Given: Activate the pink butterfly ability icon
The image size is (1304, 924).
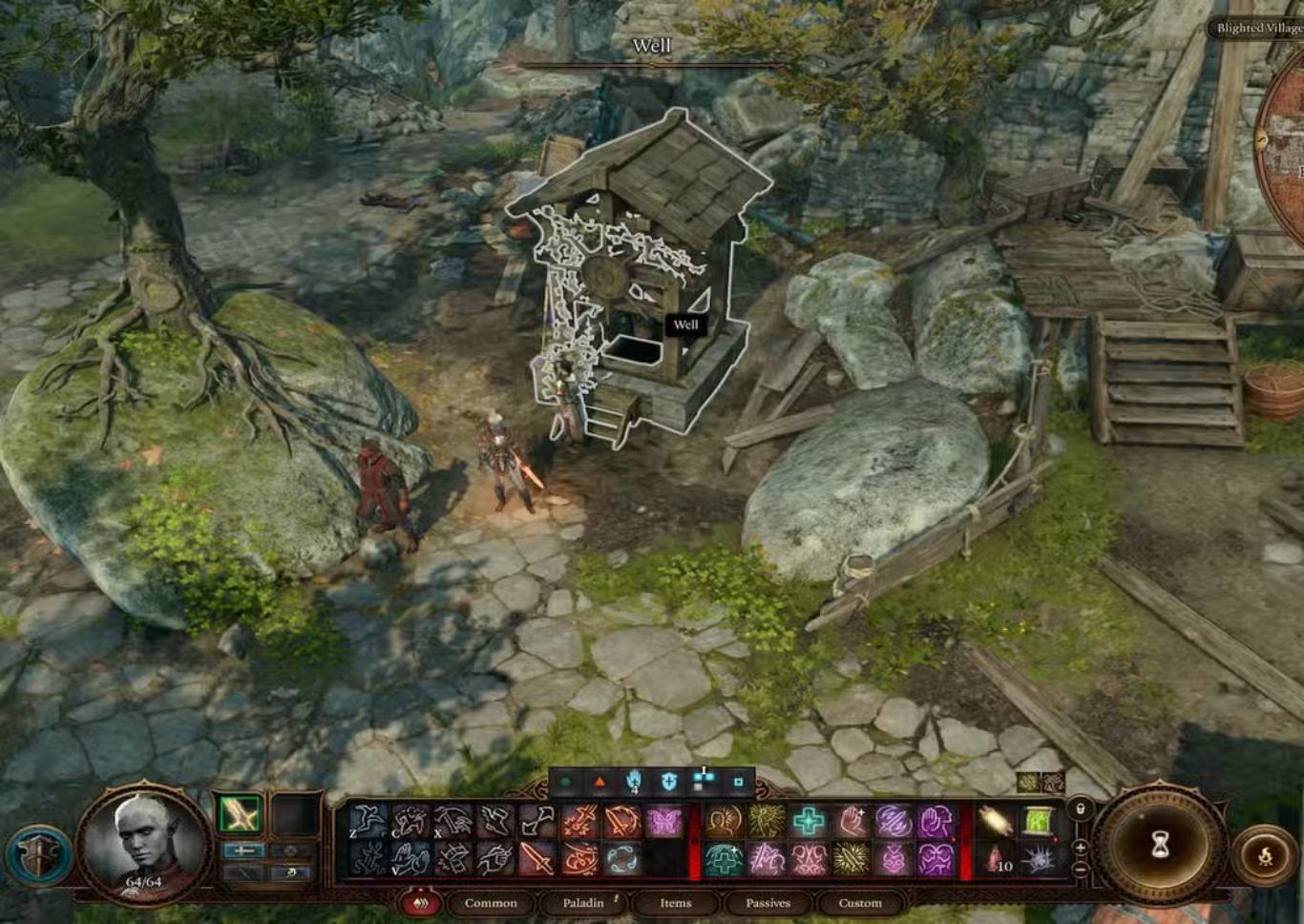Looking at the screenshot, I should (664, 821).
